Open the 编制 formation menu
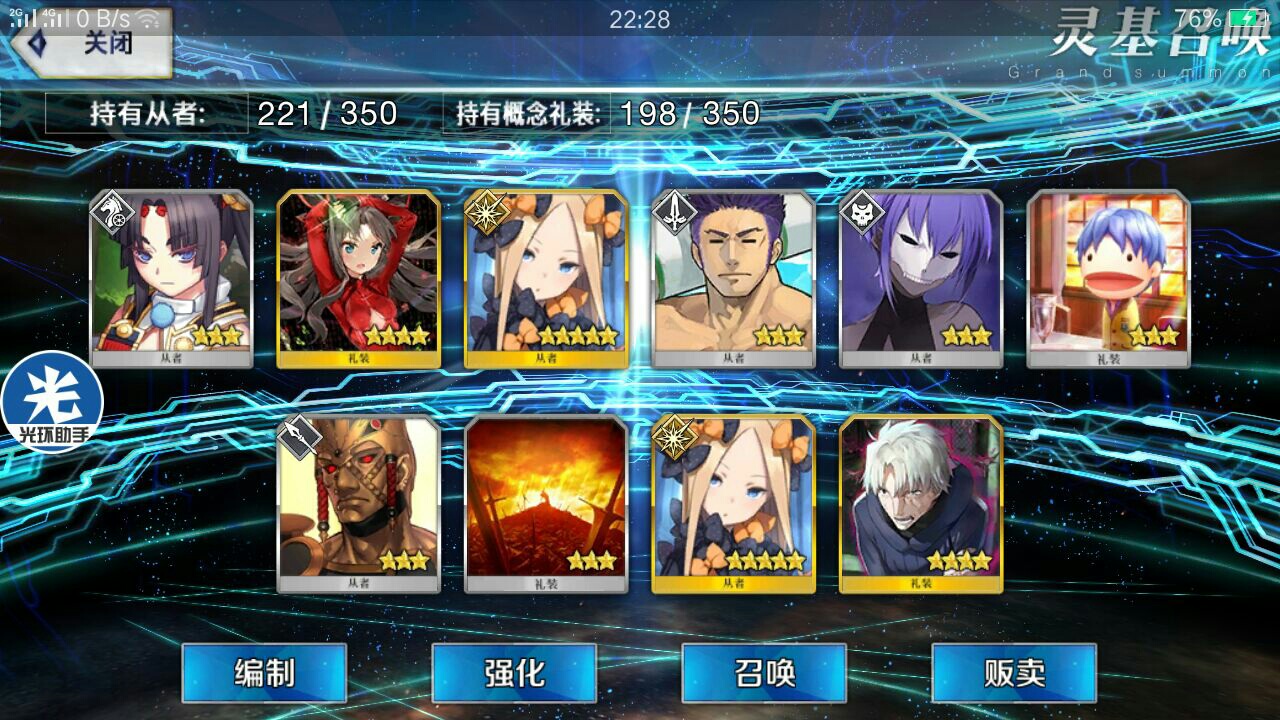Viewport: 1280px width, 720px height. [x=264, y=673]
